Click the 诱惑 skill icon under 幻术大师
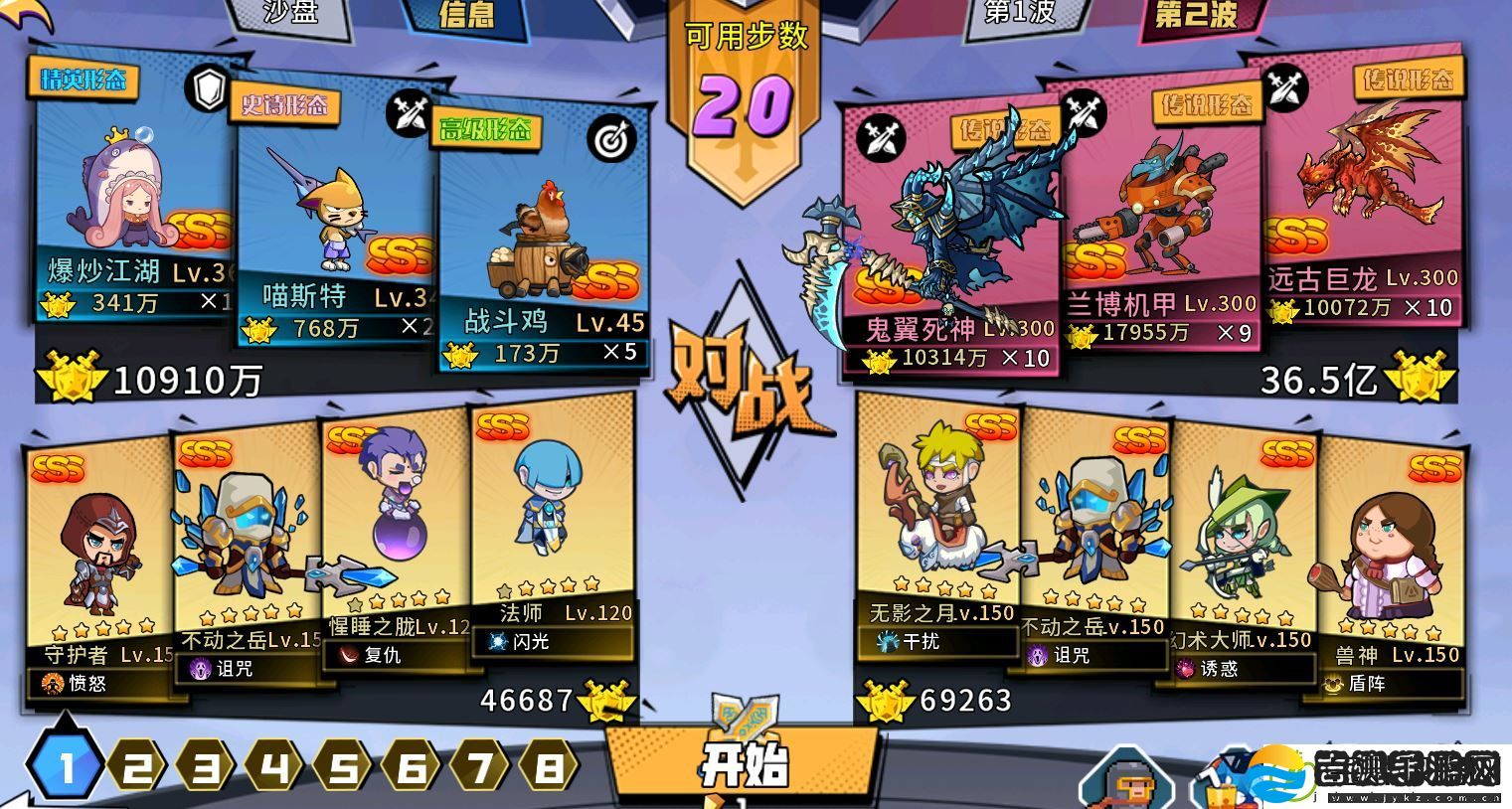Image resolution: width=1512 pixels, height=809 pixels. coord(1189,670)
